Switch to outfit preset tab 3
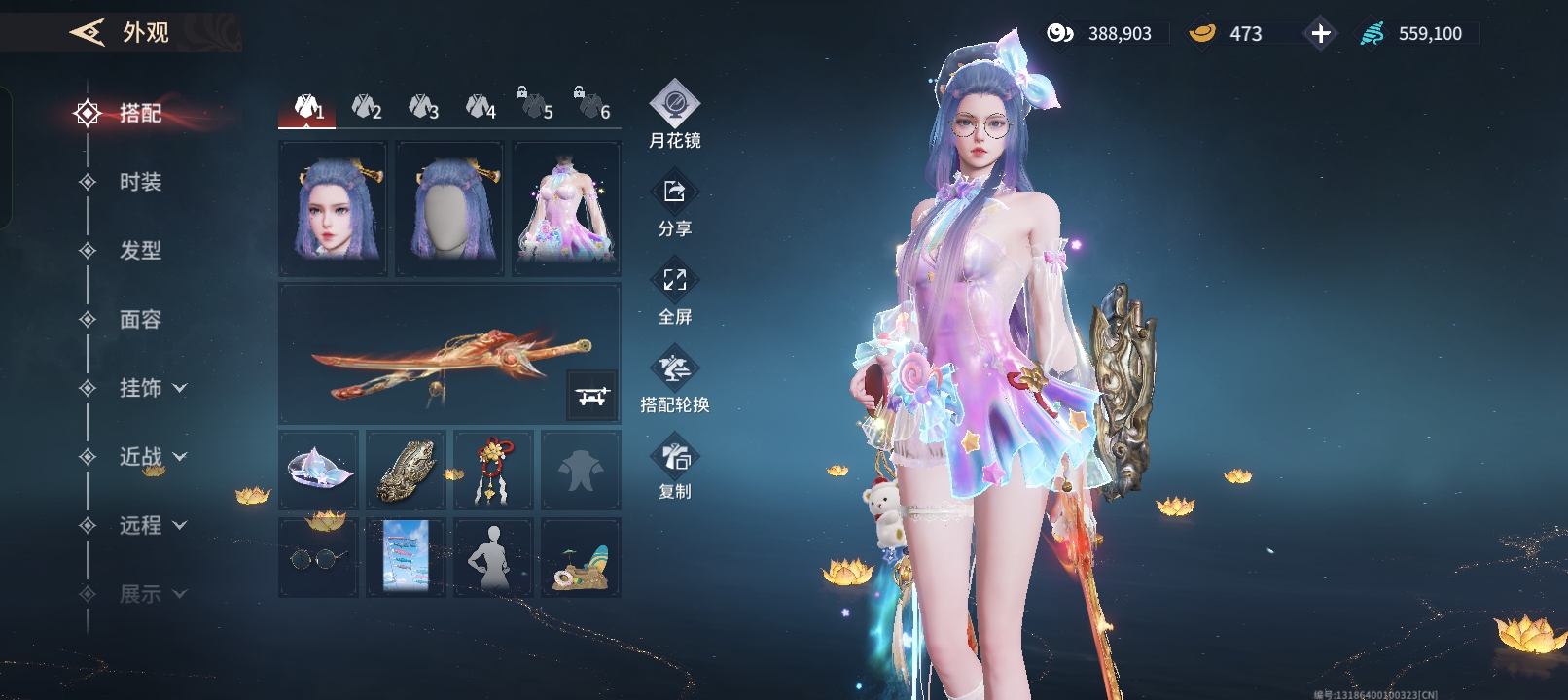 click(x=423, y=107)
